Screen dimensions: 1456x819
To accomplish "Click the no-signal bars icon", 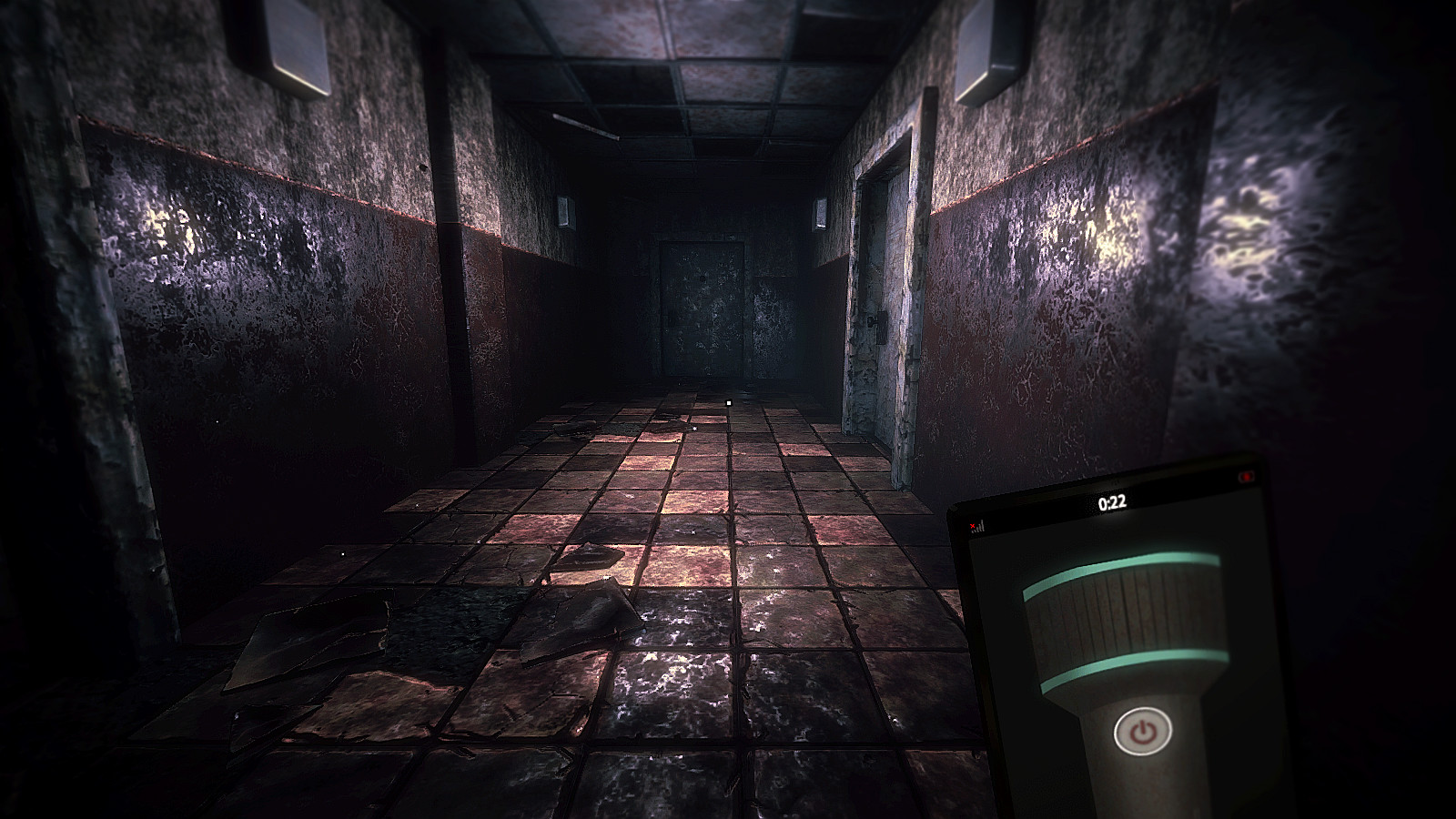I will tap(980, 530).
